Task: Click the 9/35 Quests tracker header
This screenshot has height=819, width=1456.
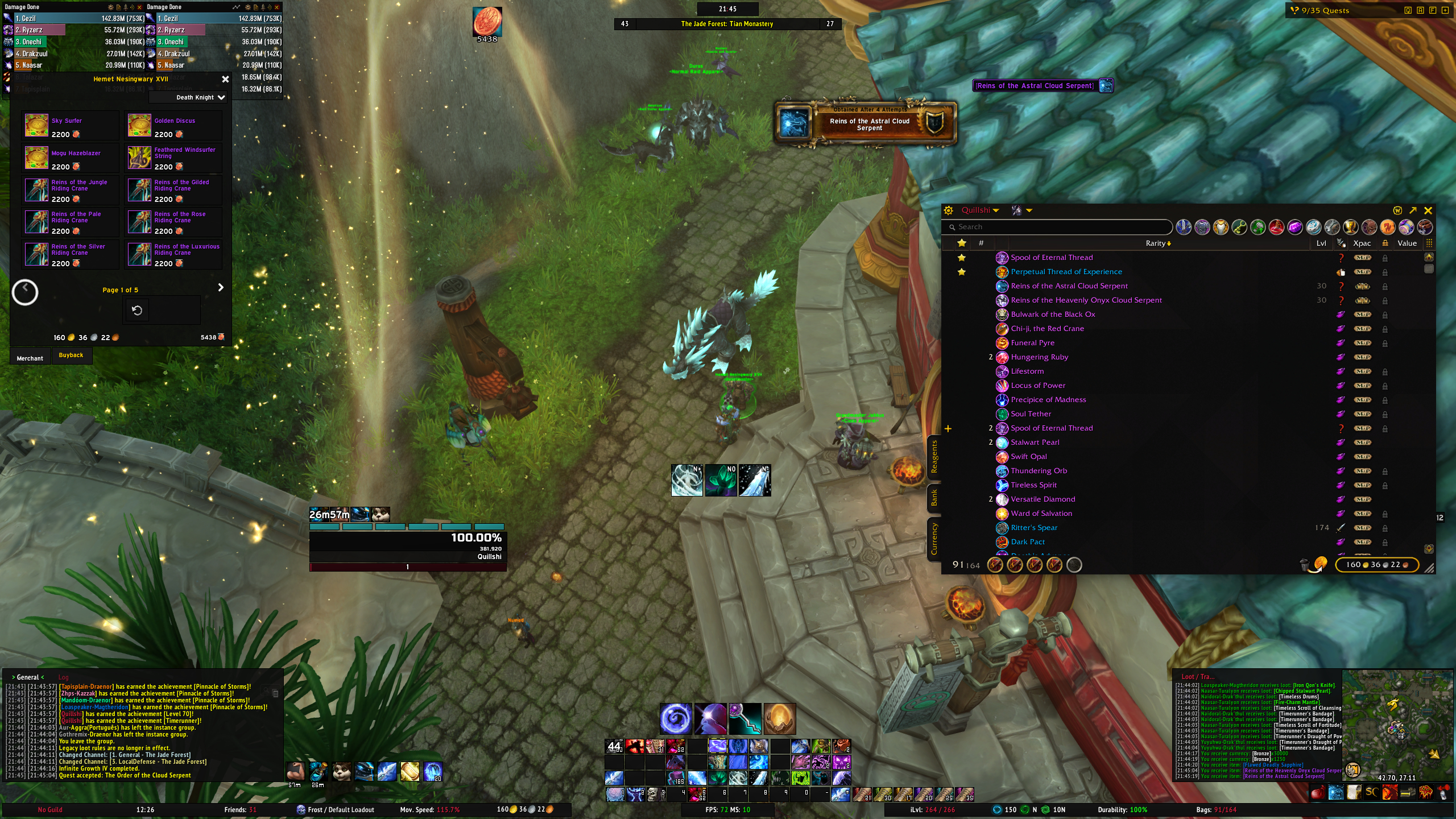Action: point(1325,10)
